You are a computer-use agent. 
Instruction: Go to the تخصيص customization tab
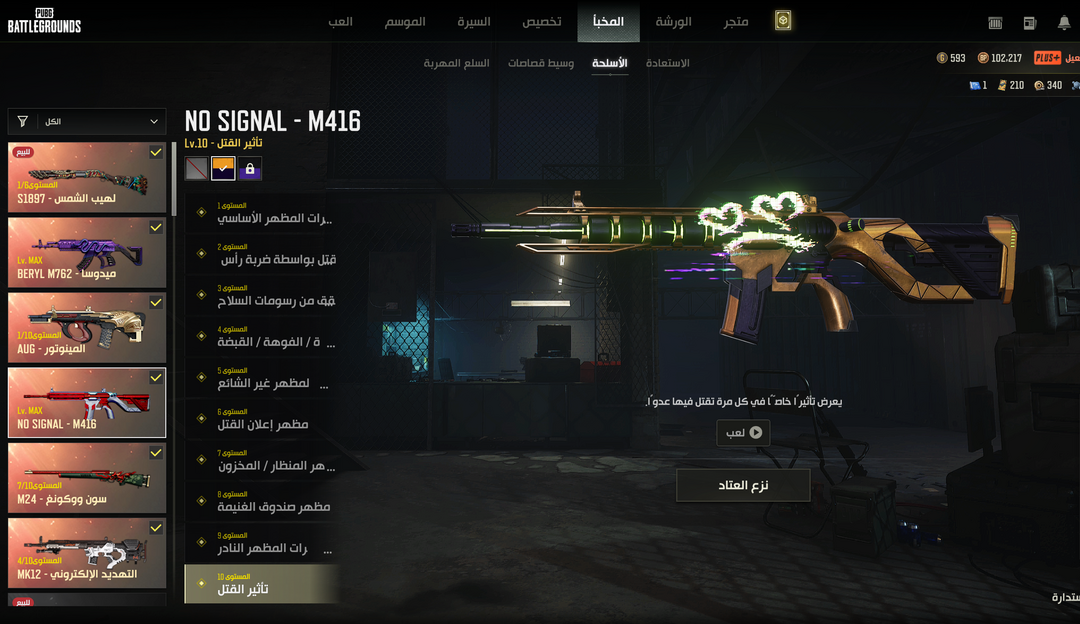coord(542,21)
